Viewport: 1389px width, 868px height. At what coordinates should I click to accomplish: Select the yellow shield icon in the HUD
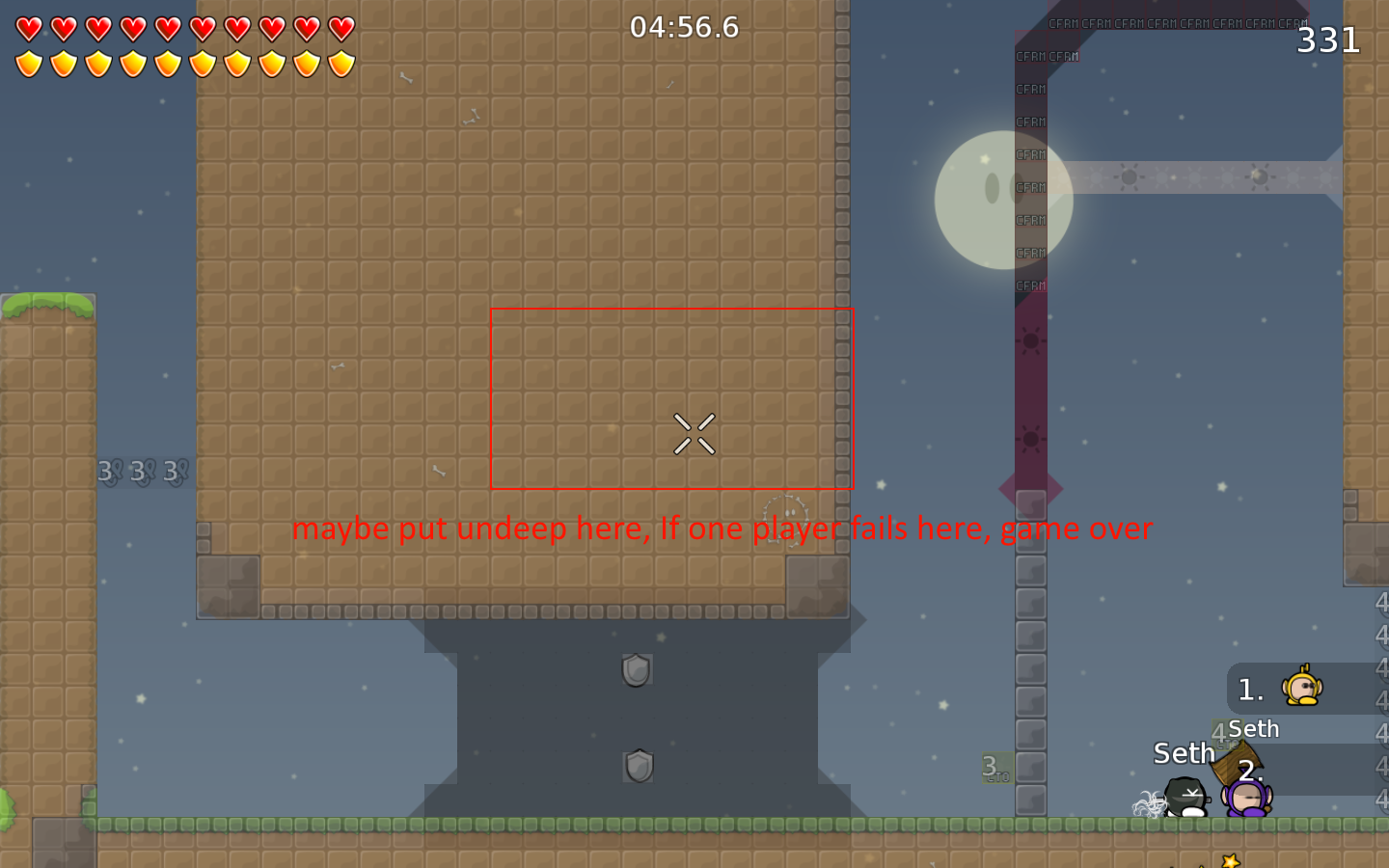click(x=28, y=63)
